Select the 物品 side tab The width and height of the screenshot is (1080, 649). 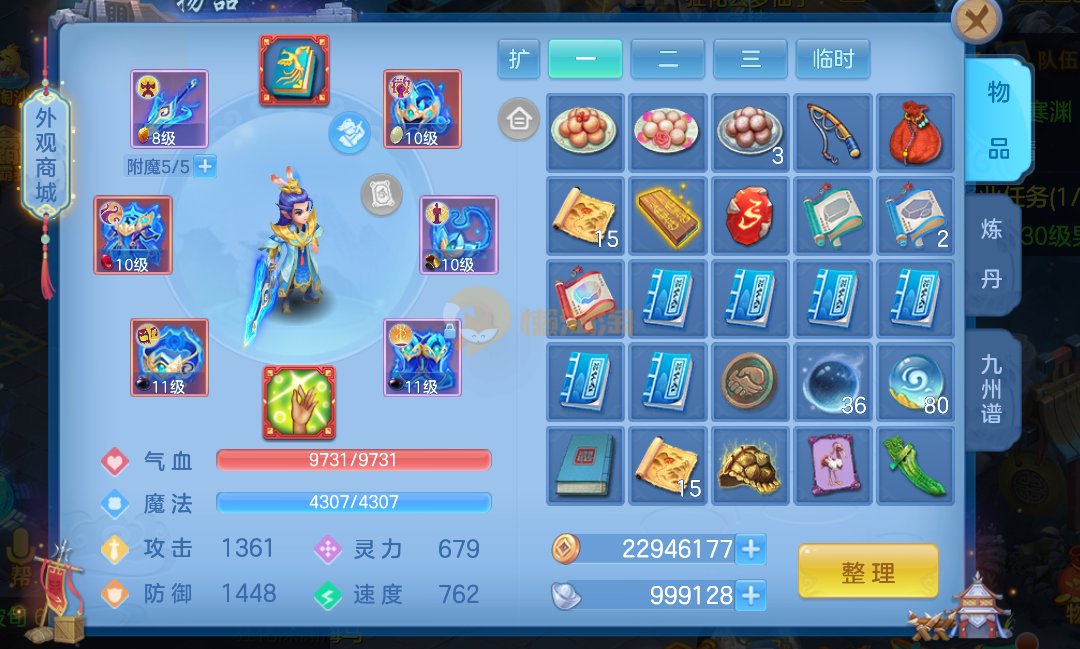[x=996, y=120]
